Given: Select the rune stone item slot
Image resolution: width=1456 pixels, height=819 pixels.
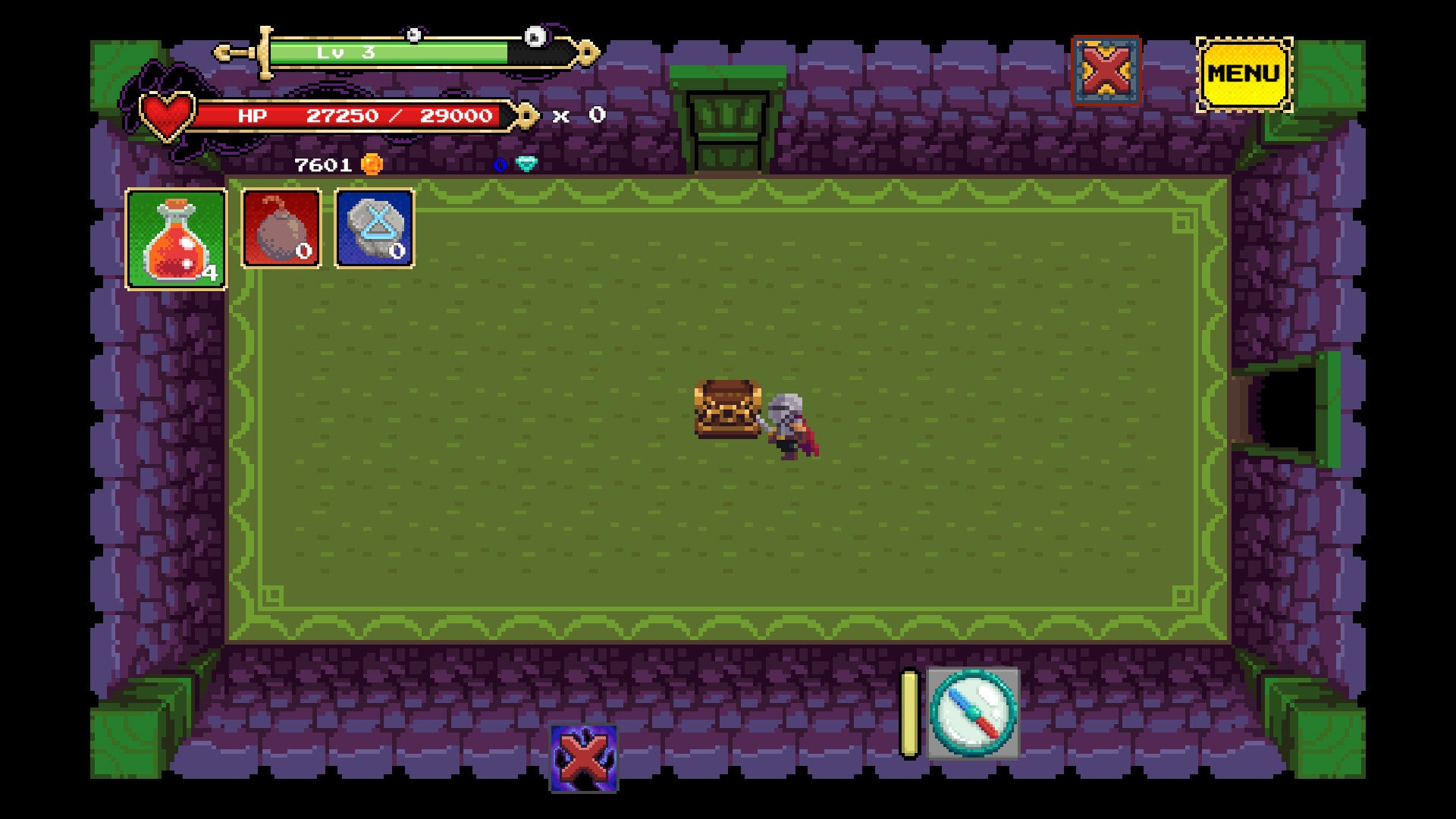Looking at the screenshot, I should [x=375, y=228].
